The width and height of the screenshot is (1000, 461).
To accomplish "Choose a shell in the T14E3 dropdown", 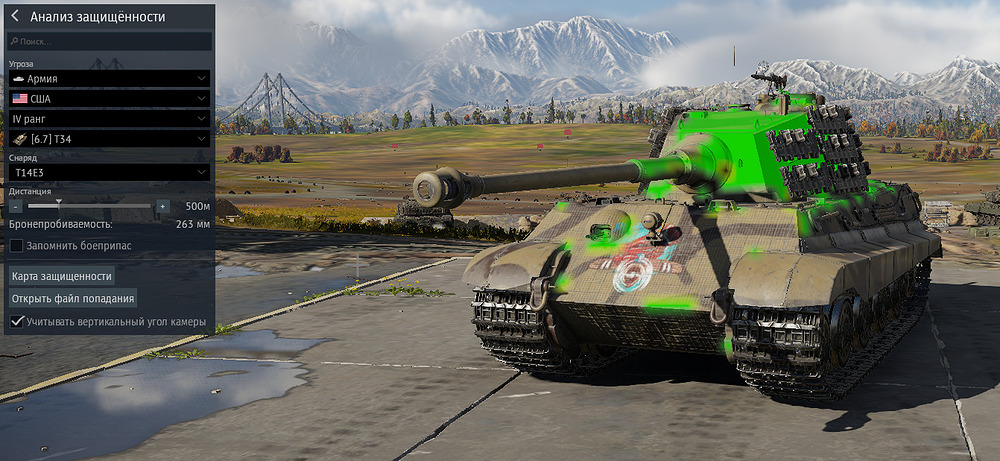I will 109,172.
